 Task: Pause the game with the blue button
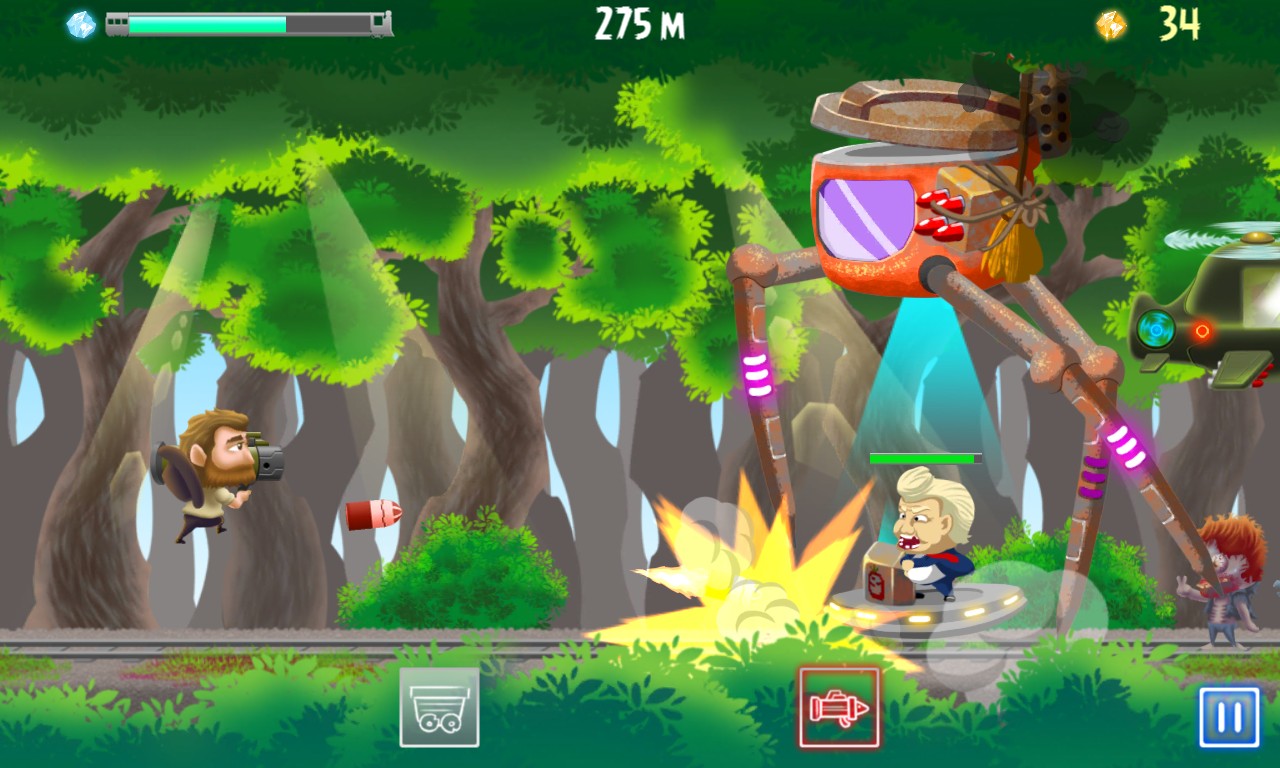1229,717
